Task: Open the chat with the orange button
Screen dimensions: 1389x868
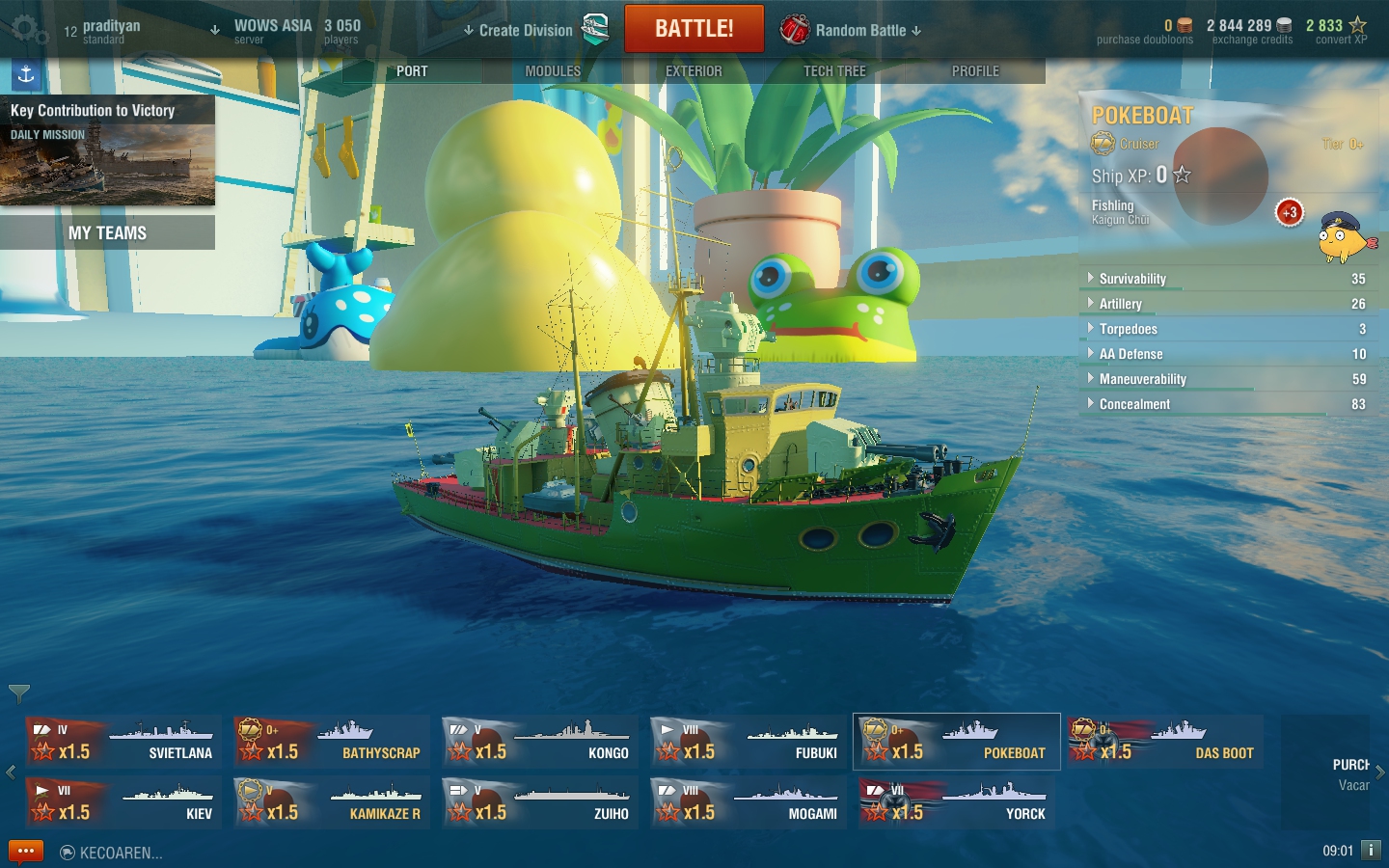Action: 26,852
